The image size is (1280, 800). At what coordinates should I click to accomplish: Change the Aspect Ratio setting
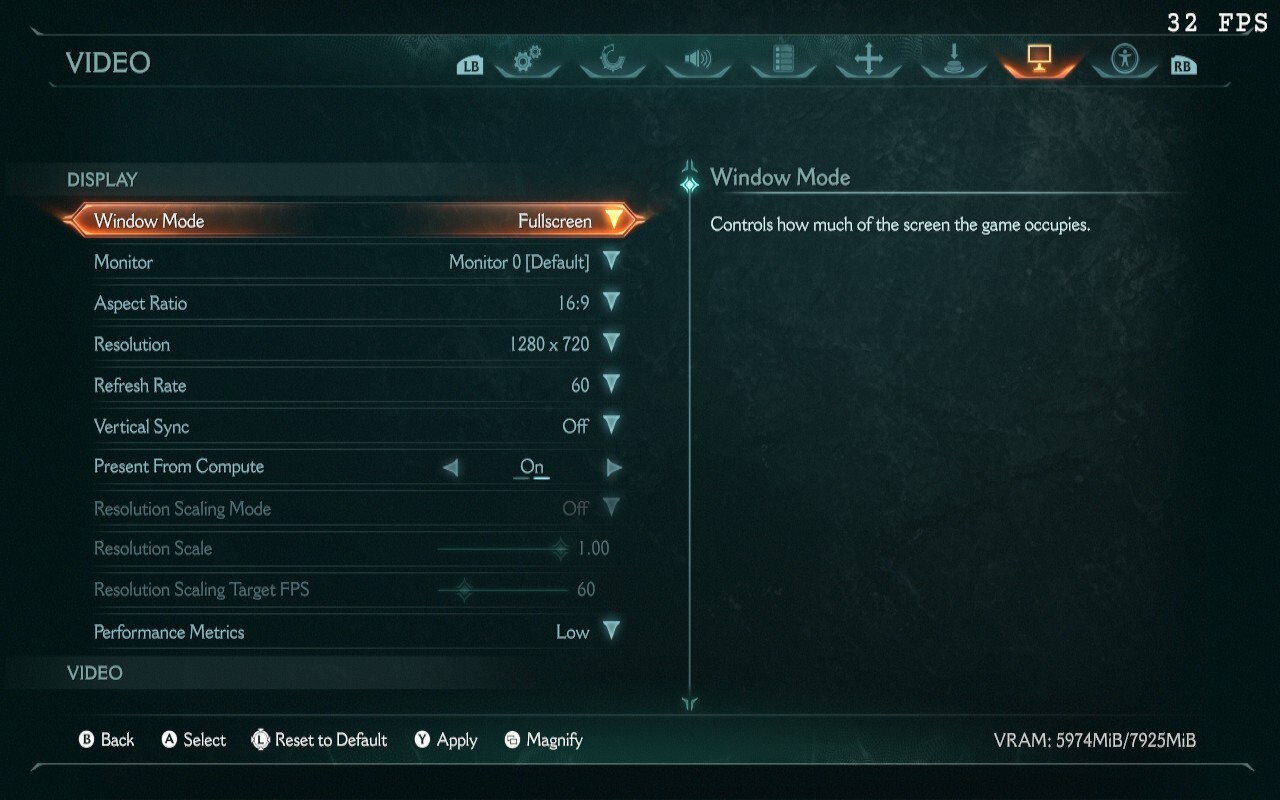(611, 302)
